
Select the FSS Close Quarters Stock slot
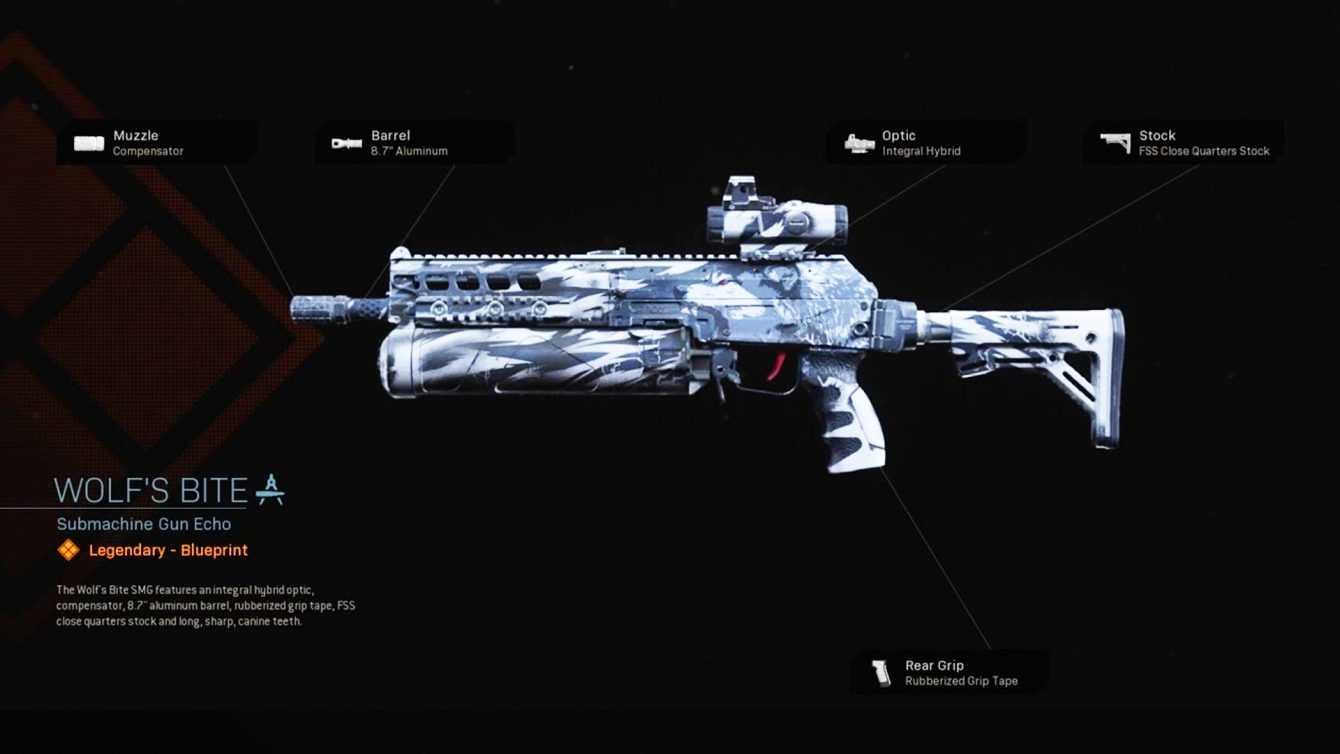point(1183,143)
